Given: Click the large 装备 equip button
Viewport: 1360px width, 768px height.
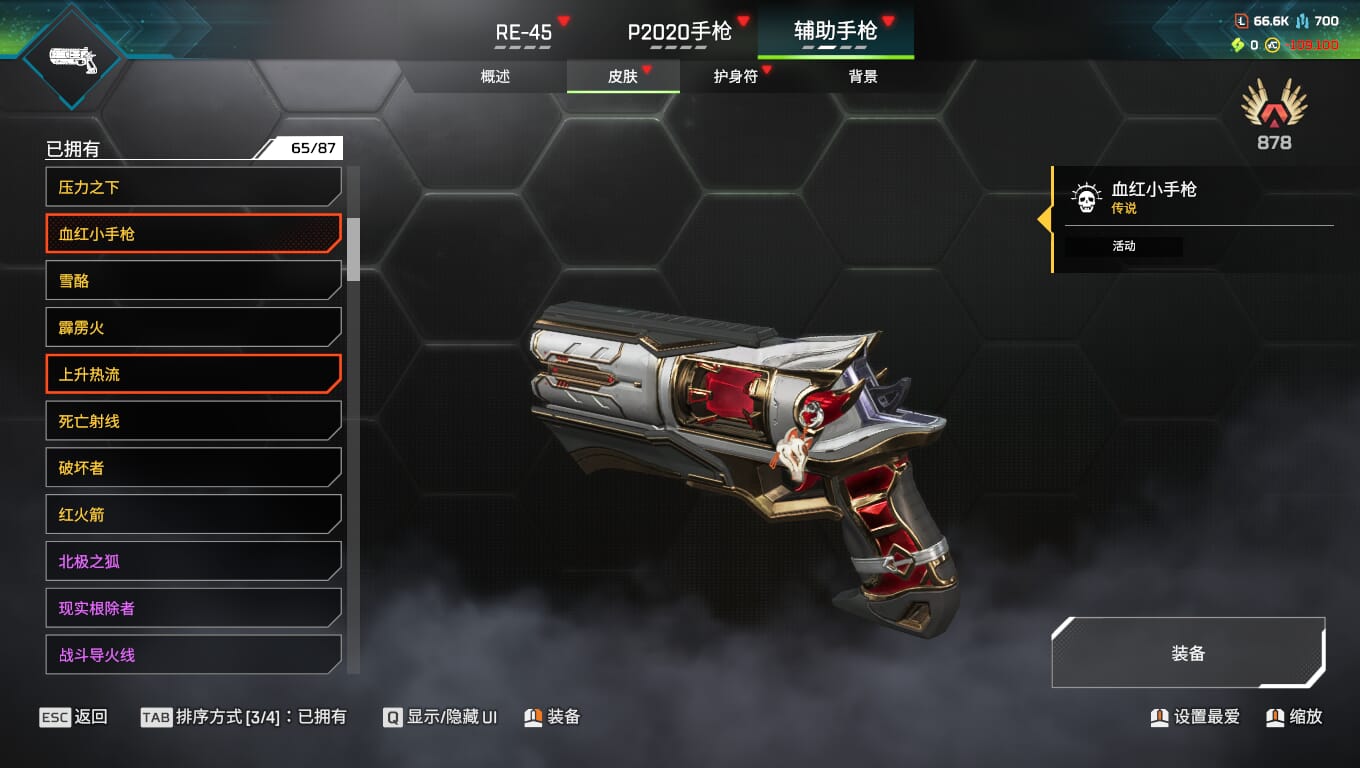Looking at the screenshot, I should coord(1188,653).
